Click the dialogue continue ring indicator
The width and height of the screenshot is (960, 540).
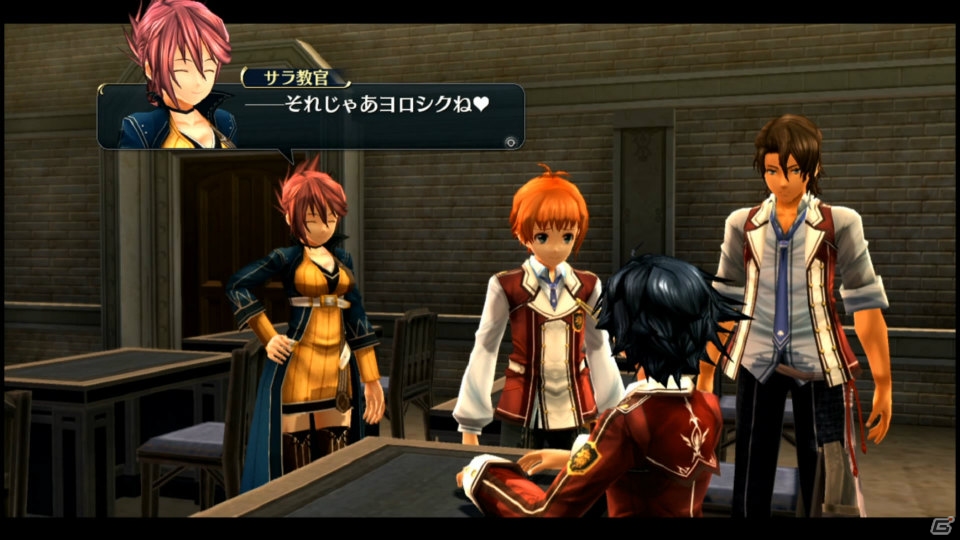tap(511, 141)
